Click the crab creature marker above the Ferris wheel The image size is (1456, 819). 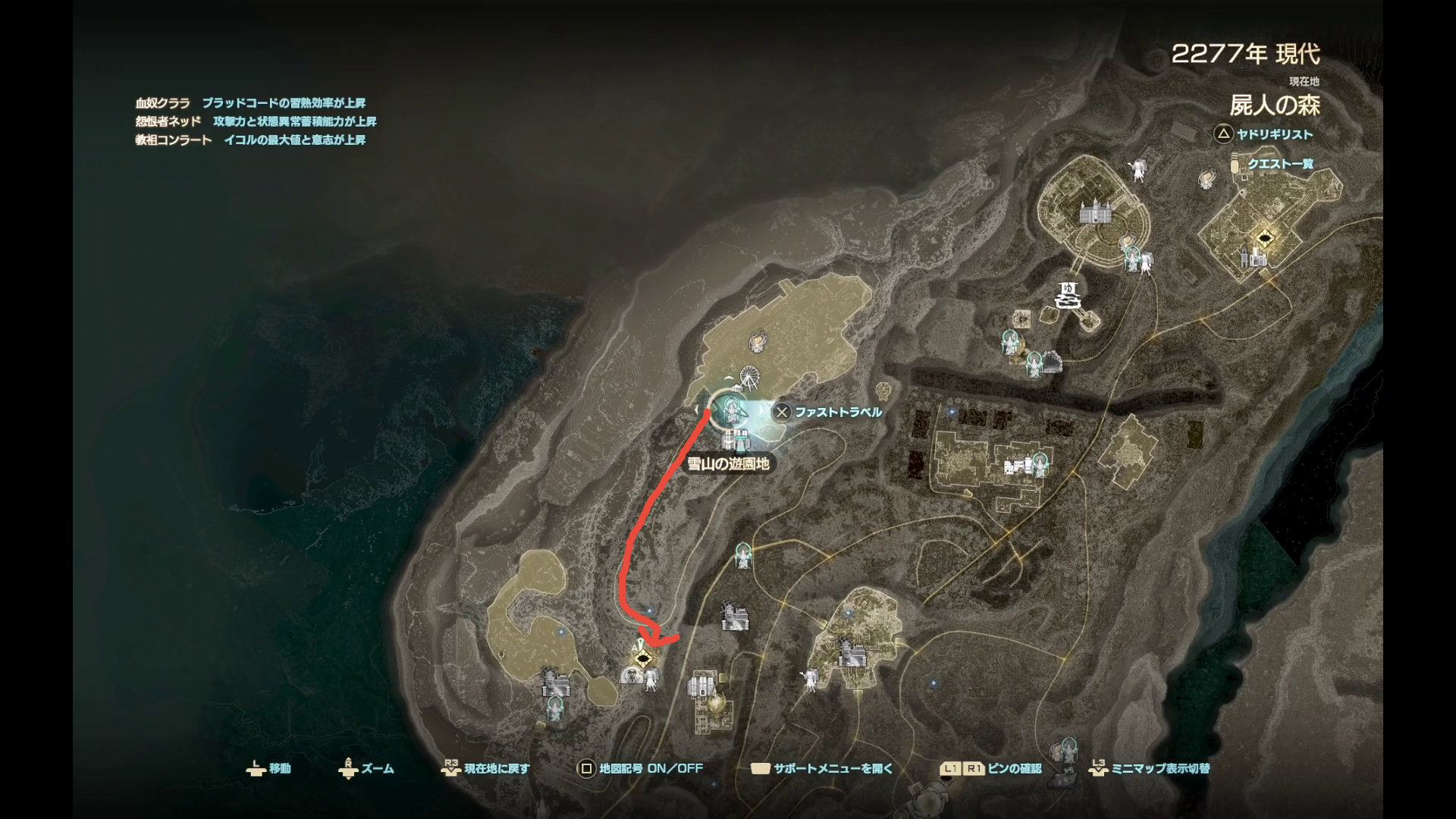click(757, 341)
